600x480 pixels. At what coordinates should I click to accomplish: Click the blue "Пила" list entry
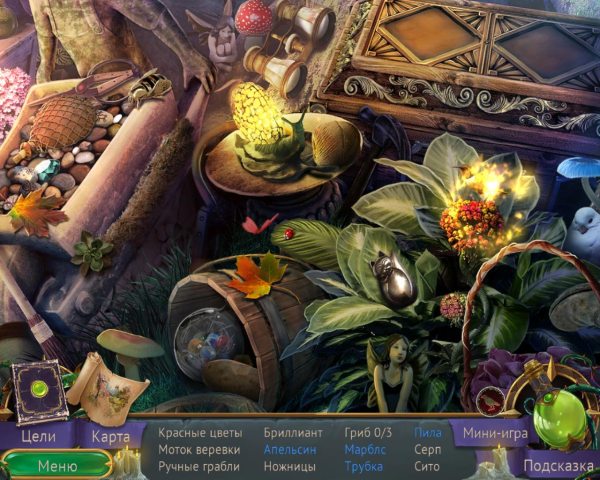[x=427, y=433]
